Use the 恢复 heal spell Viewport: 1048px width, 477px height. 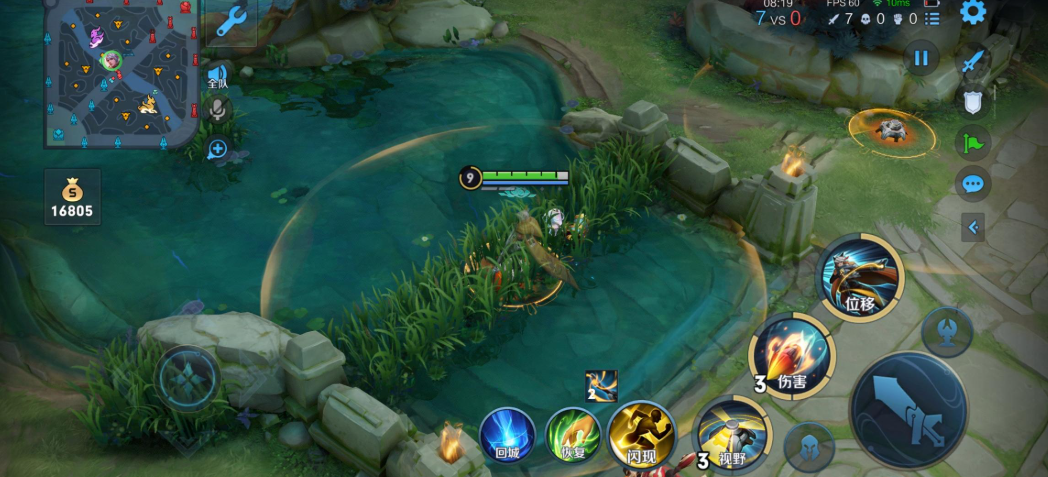[573, 435]
